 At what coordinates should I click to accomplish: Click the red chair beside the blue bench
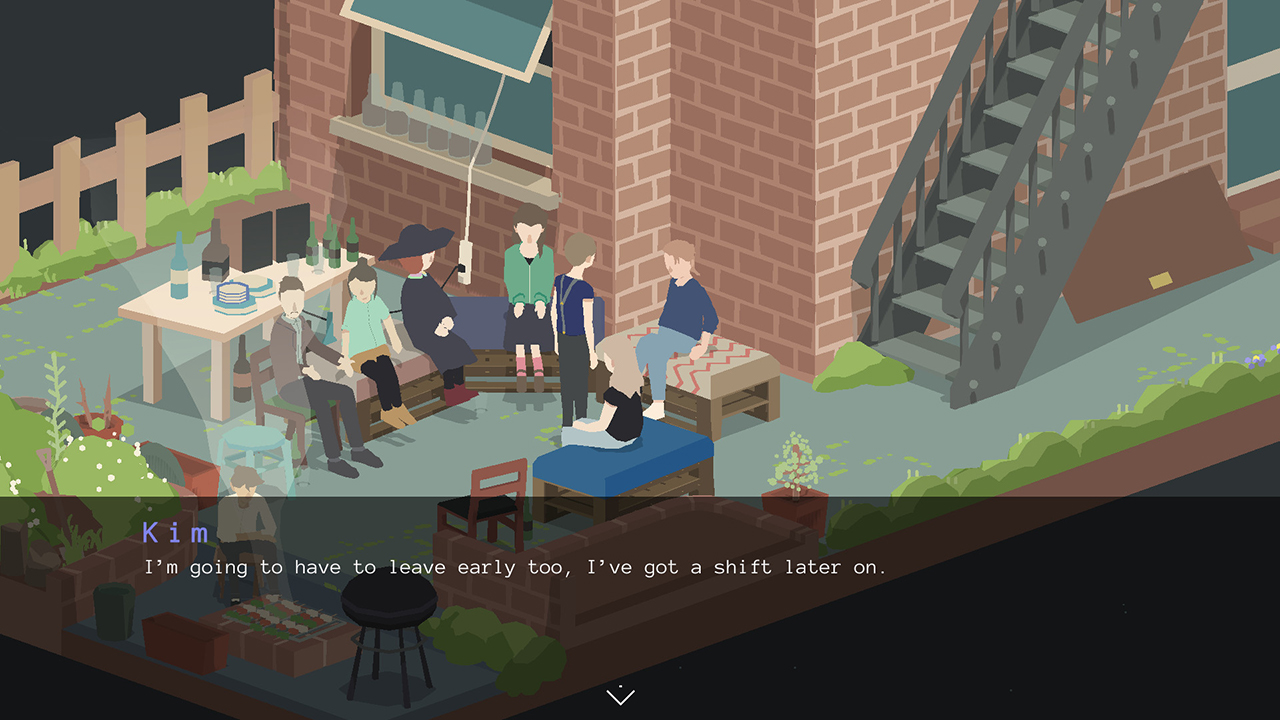tap(490, 490)
